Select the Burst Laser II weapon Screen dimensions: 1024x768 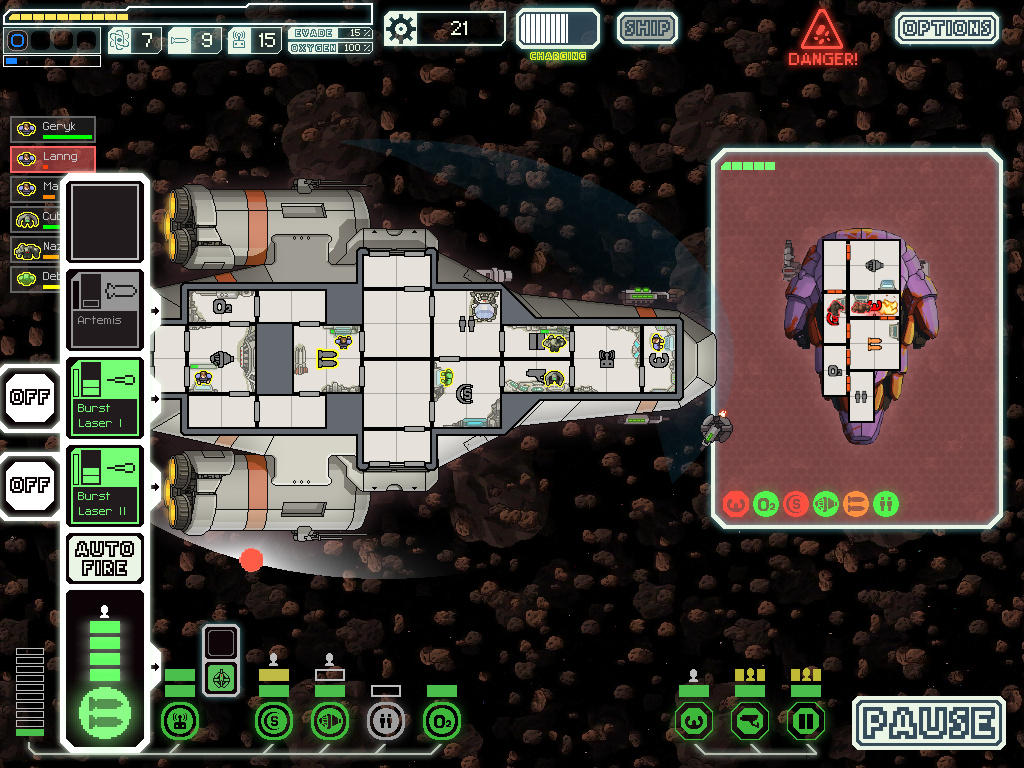pyautogui.click(x=105, y=486)
